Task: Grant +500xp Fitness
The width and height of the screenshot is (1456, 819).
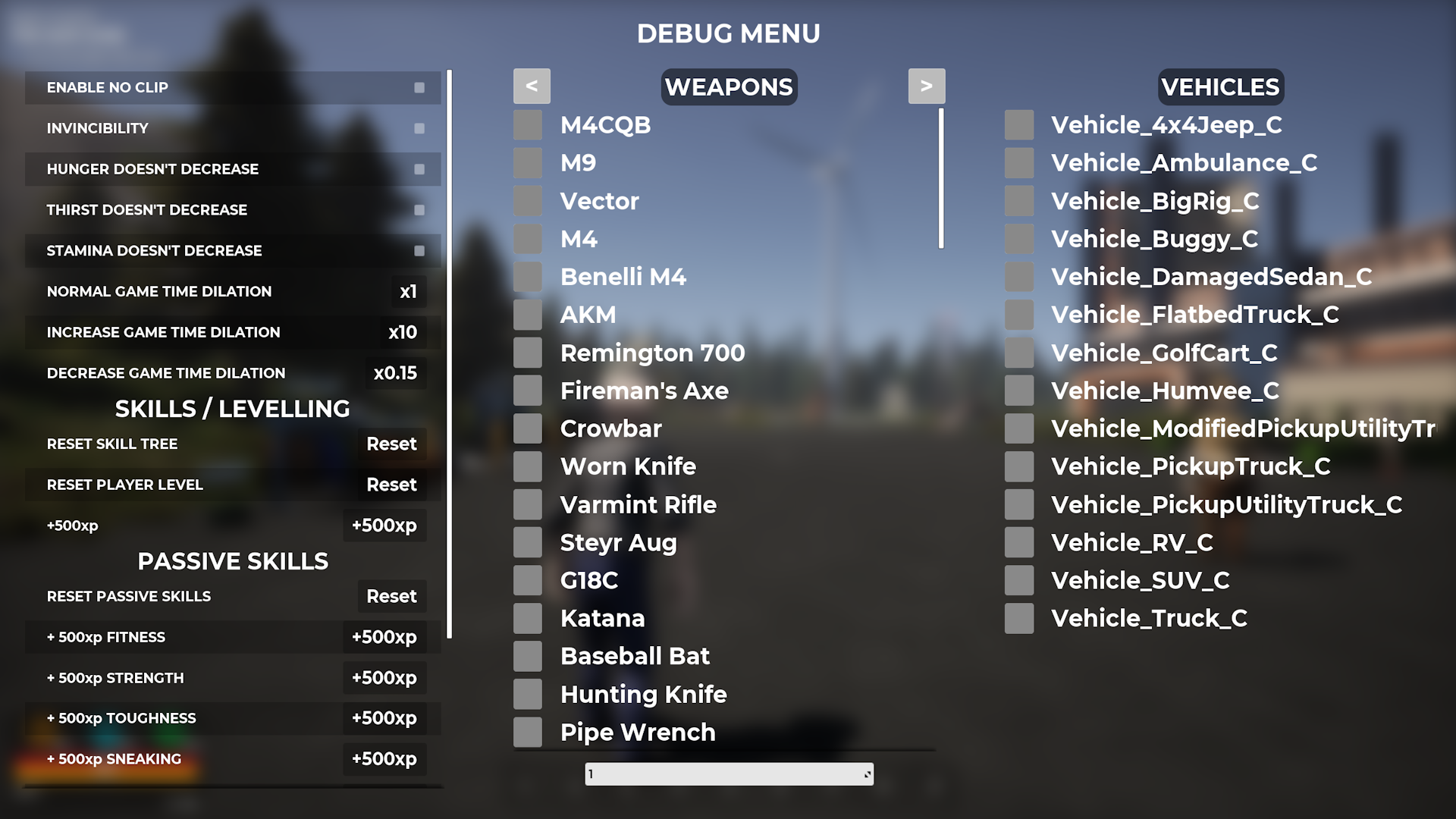Action: point(384,637)
